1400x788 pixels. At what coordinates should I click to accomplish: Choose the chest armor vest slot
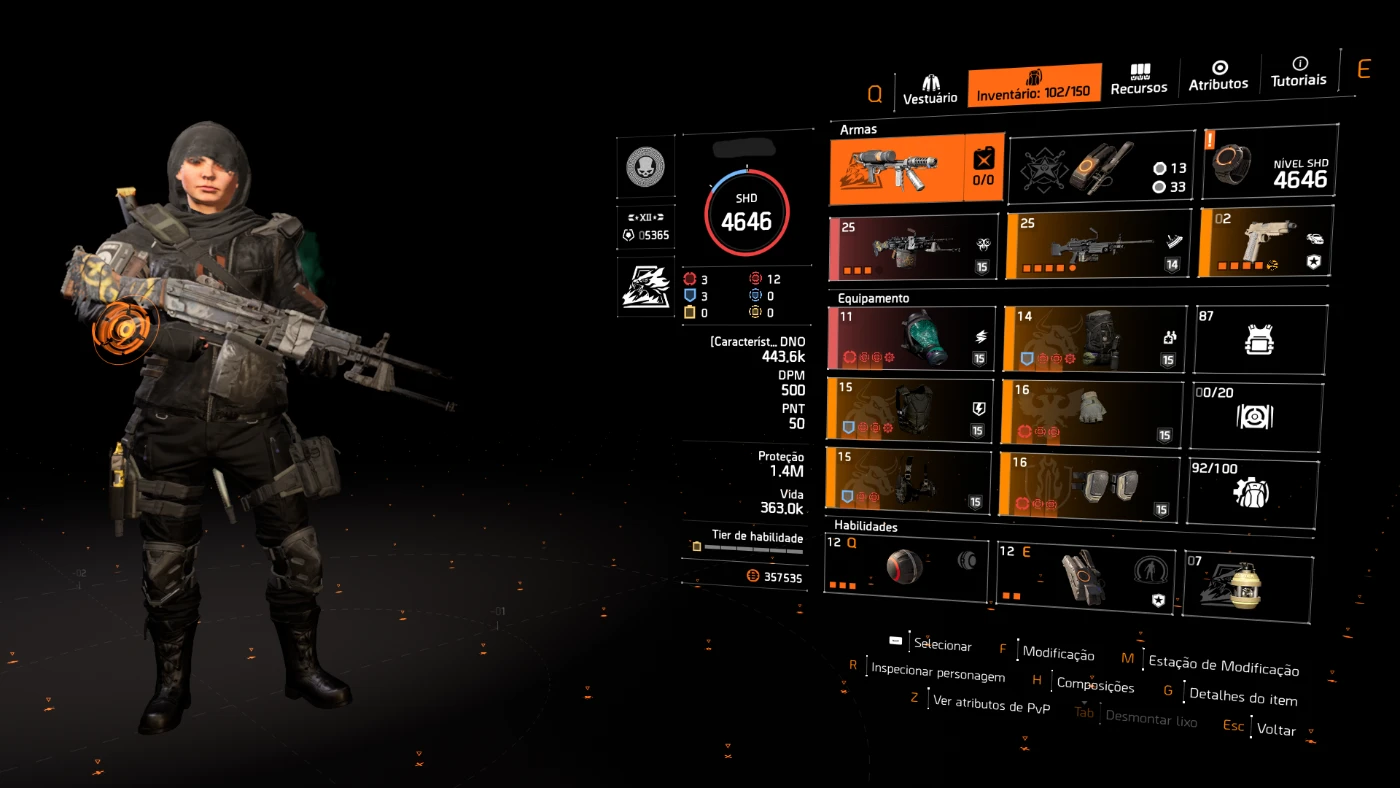(x=909, y=408)
